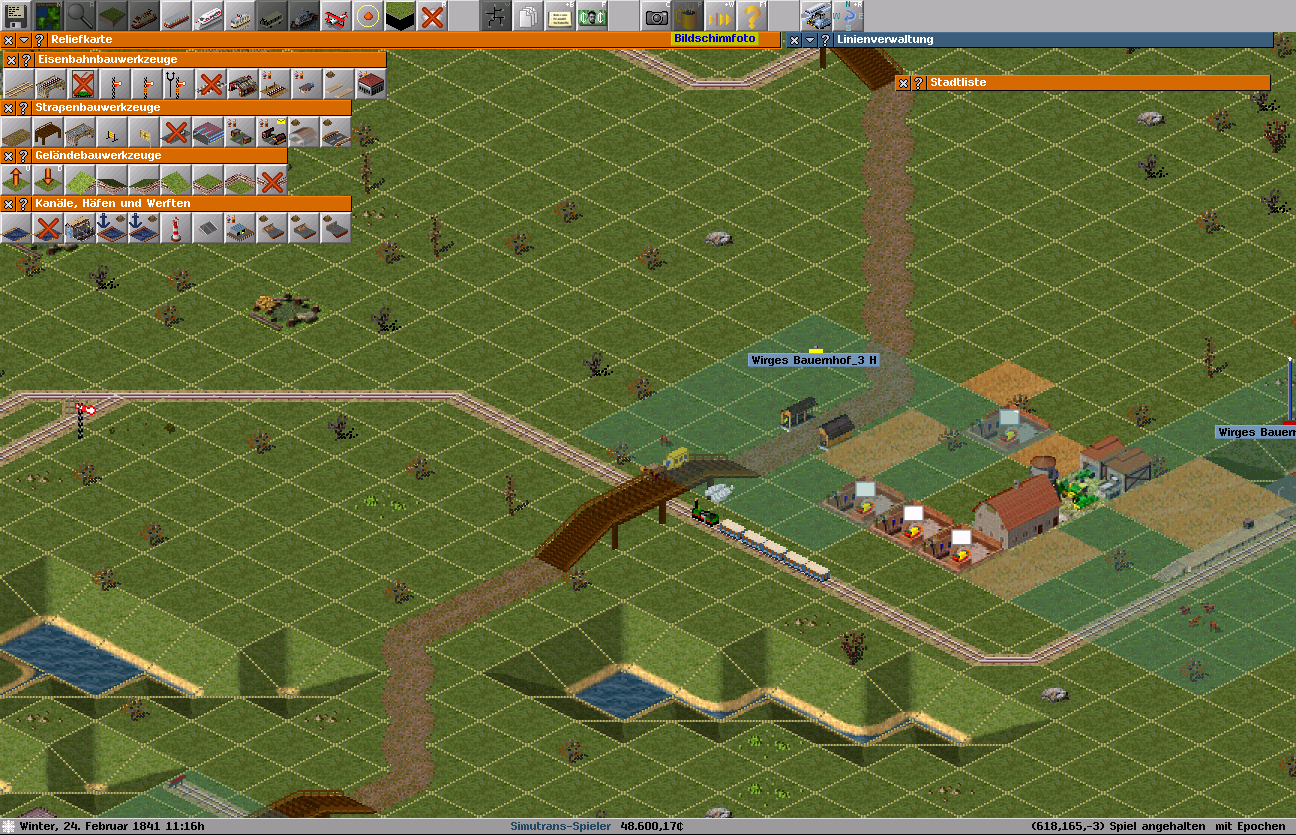
Task: Collapse the Linienverwaltung window with arrow button
Action: pos(810,40)
